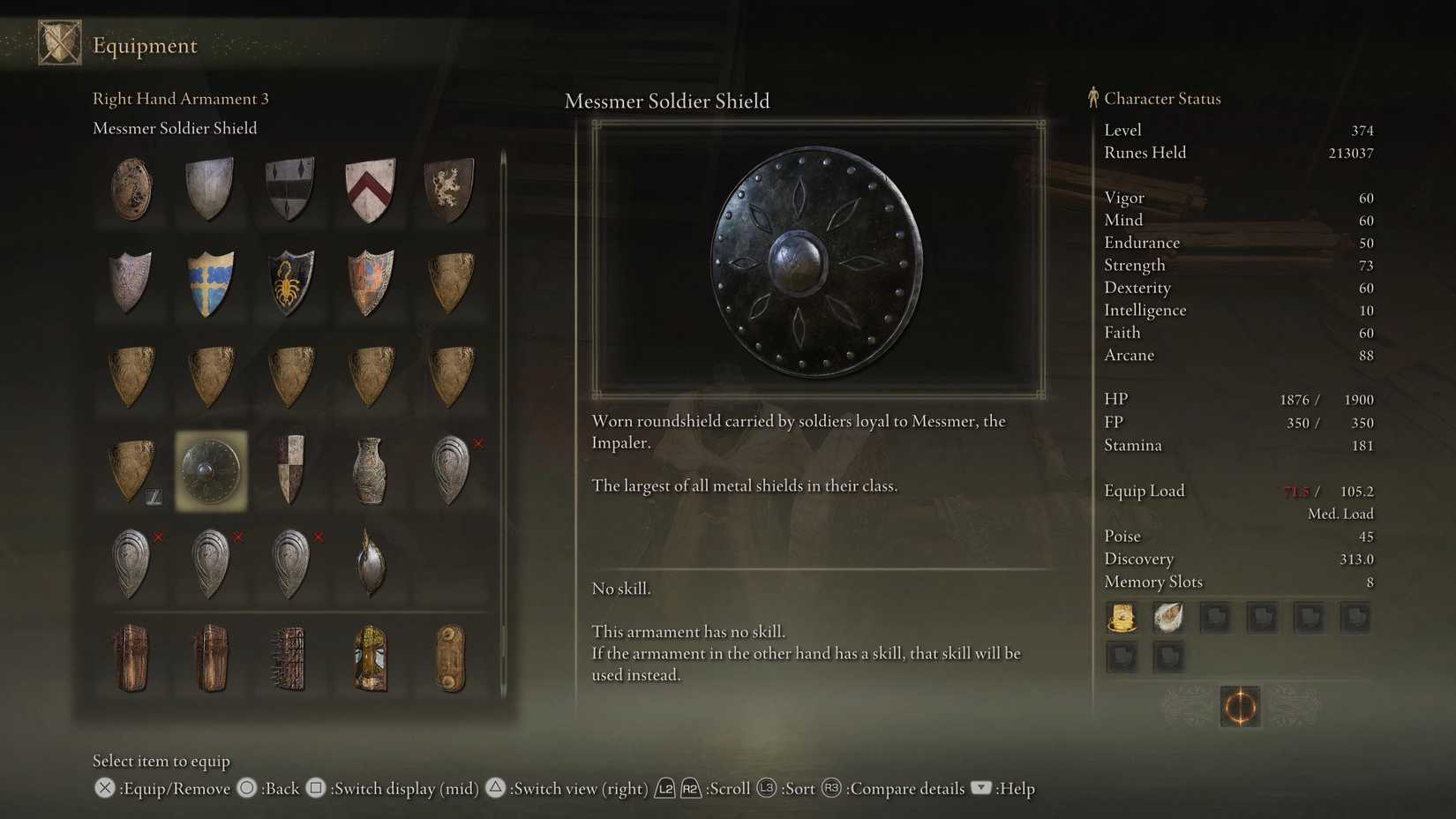Choose the jar-shaped shield in the grid
This screenshot has width=1456, height=819.
point(370,469)
